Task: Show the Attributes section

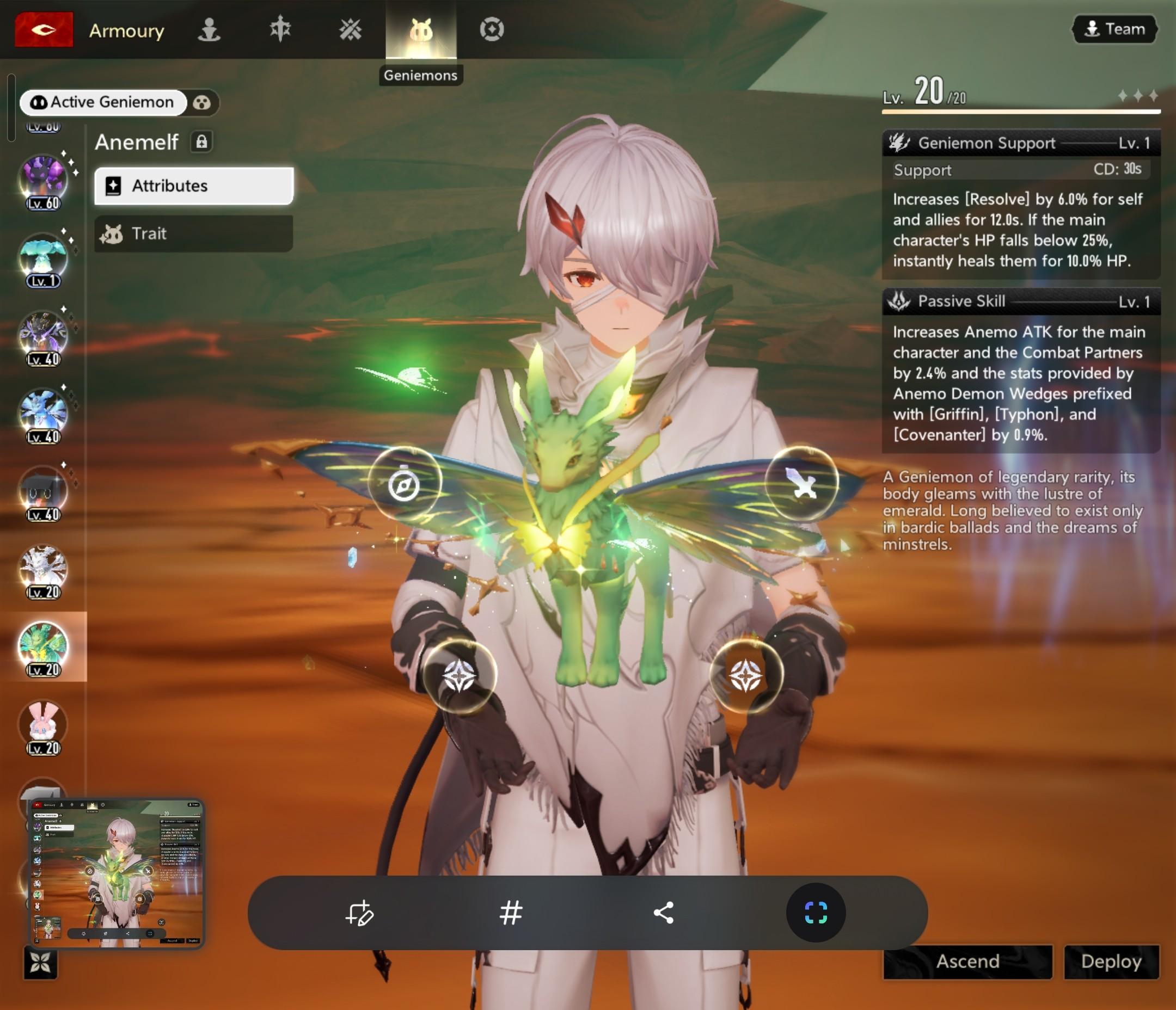Action: 194,186
